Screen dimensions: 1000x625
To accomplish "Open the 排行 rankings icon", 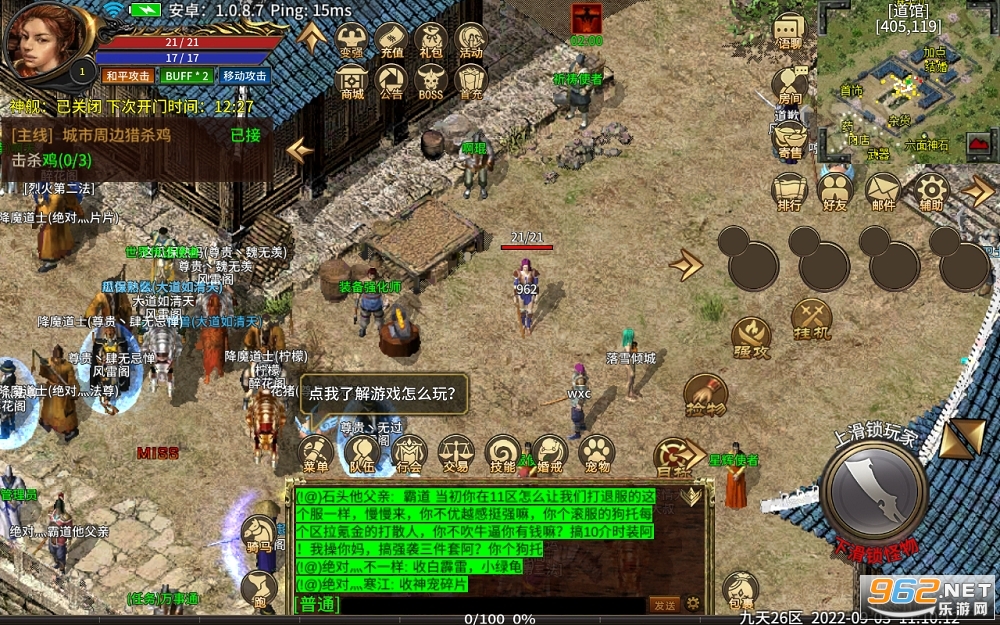I will point(789,191).
